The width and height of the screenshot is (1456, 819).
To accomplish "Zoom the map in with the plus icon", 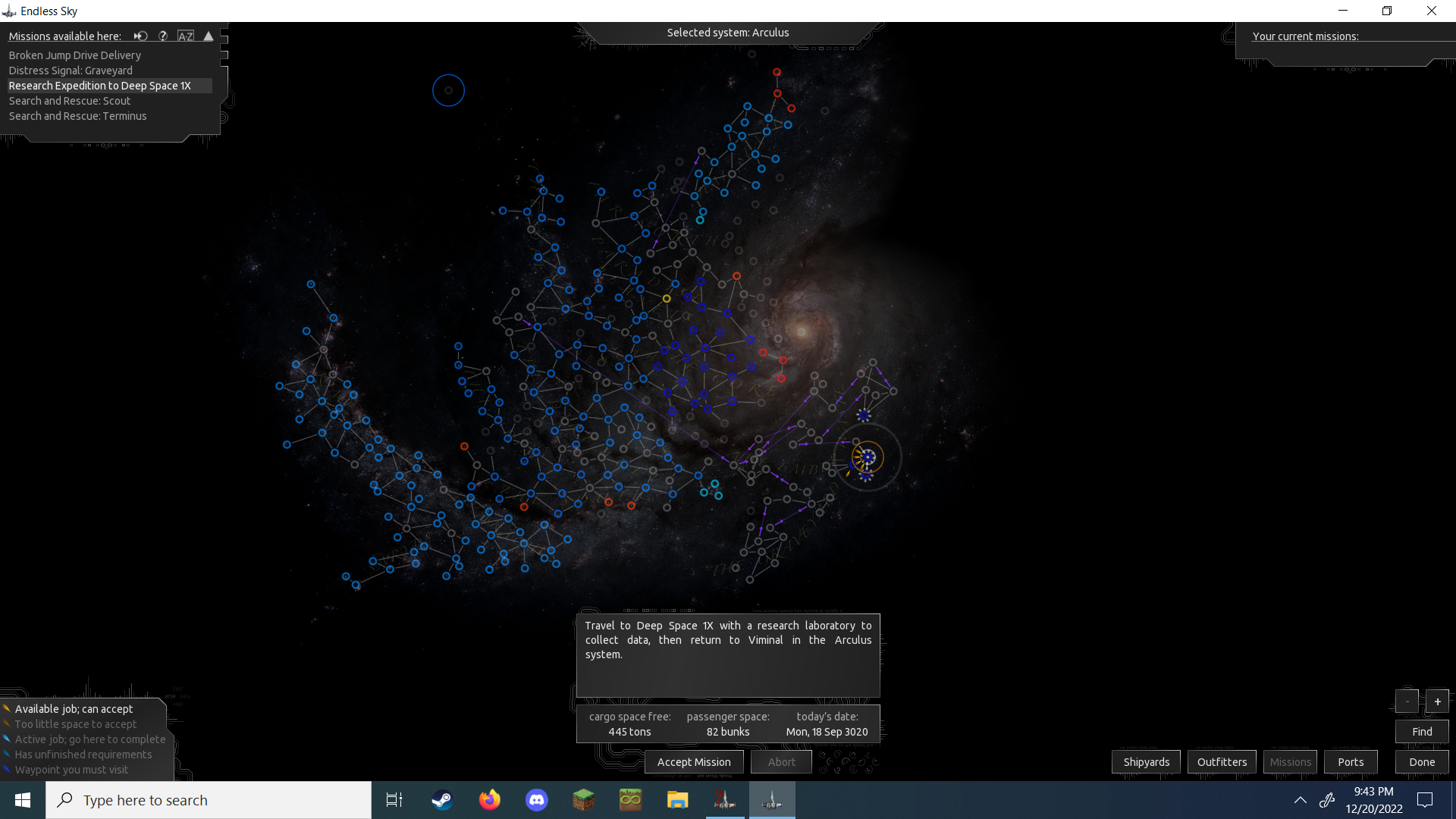I will point(1437,701).
